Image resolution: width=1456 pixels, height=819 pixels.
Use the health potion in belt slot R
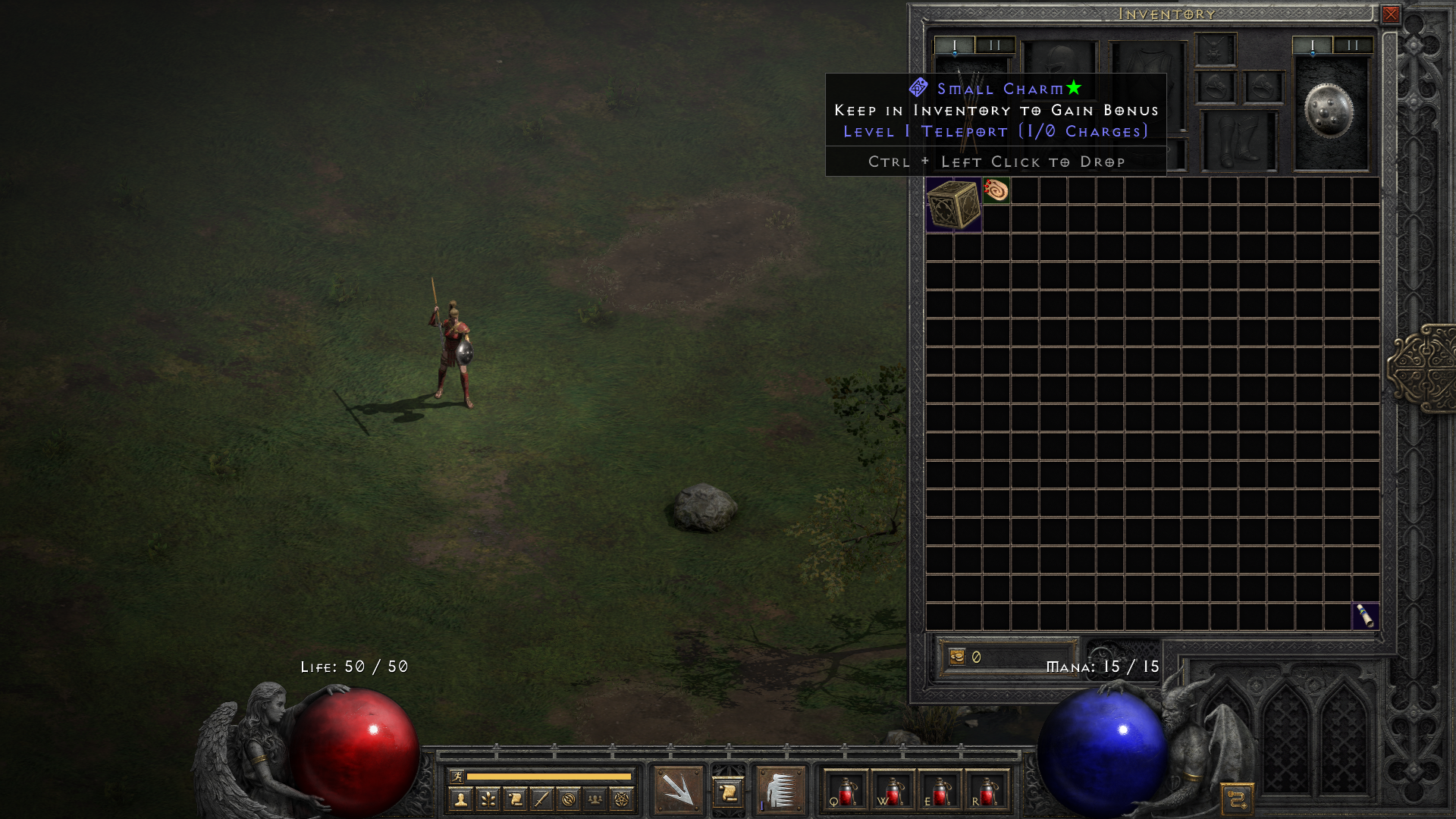(987, 791)
